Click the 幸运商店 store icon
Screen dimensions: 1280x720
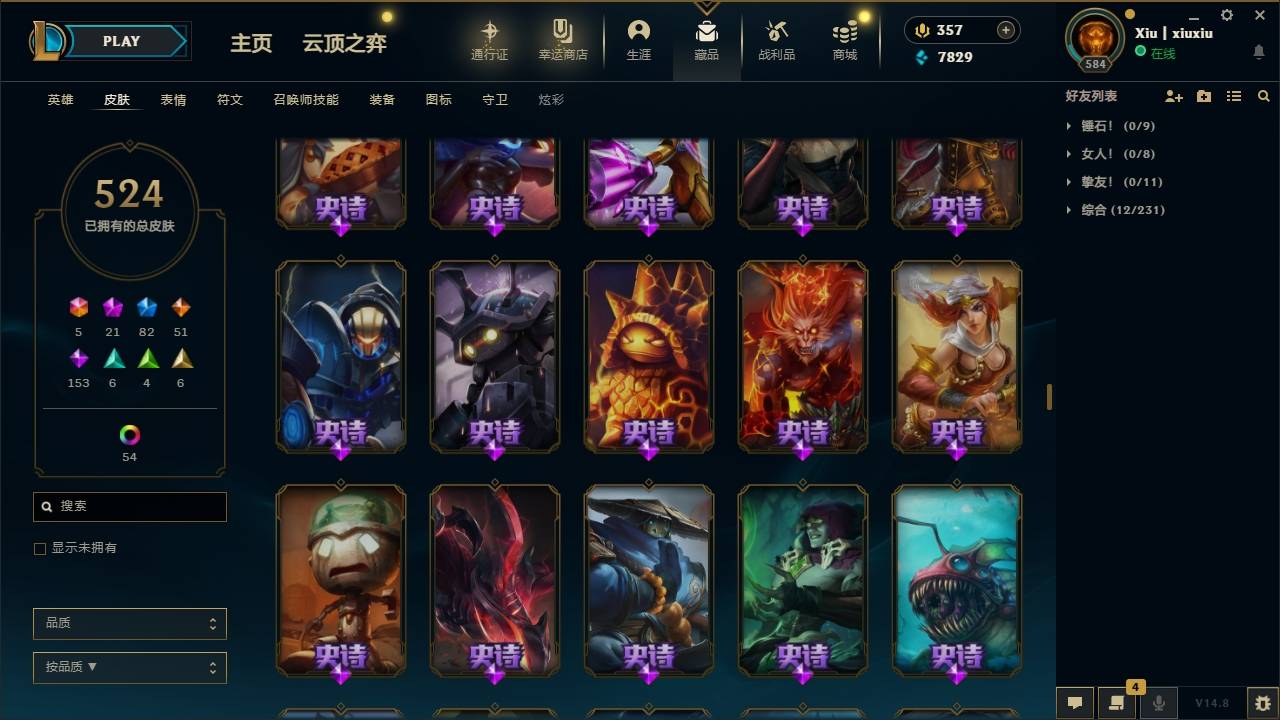[561, 38]
